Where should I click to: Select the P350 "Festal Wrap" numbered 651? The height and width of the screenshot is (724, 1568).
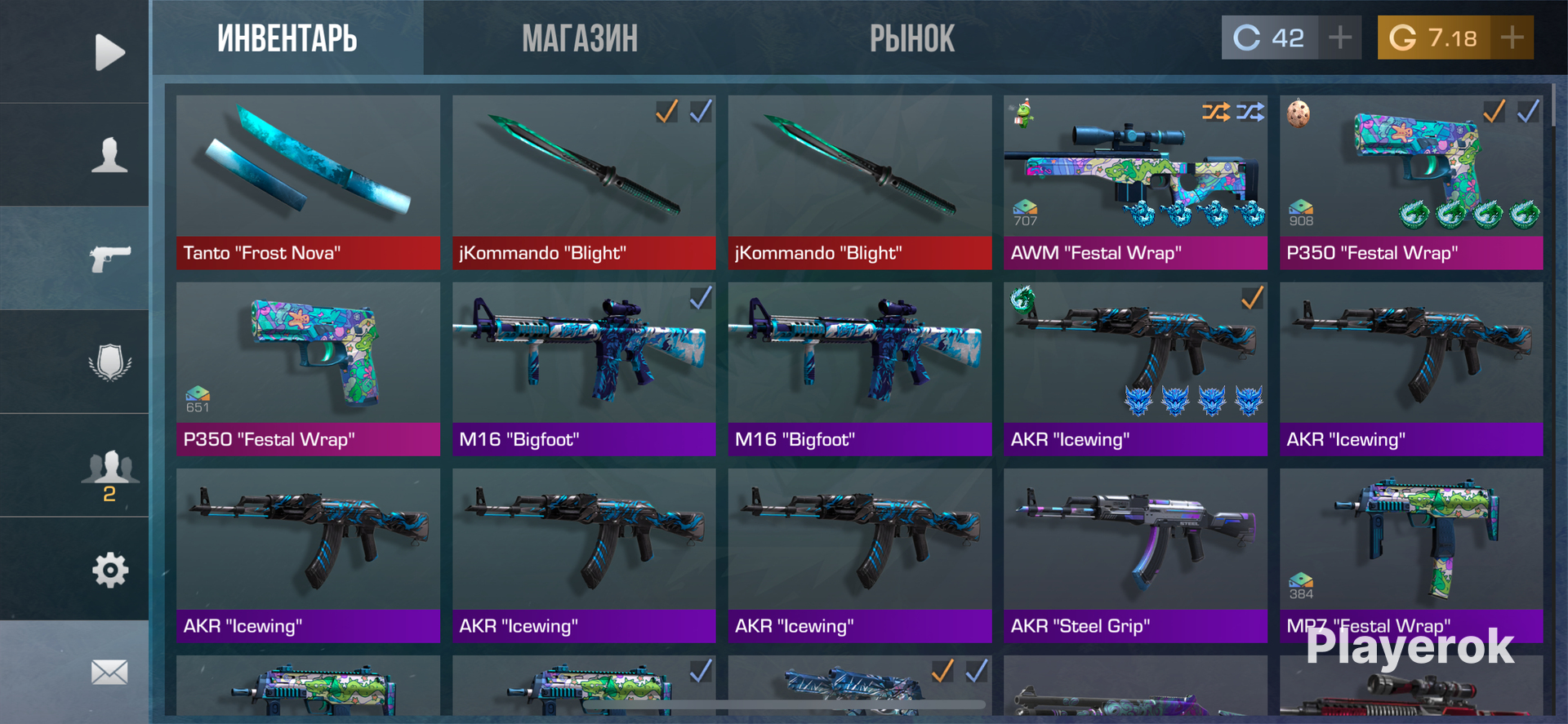pyautogui.click(x=308, y=369)
